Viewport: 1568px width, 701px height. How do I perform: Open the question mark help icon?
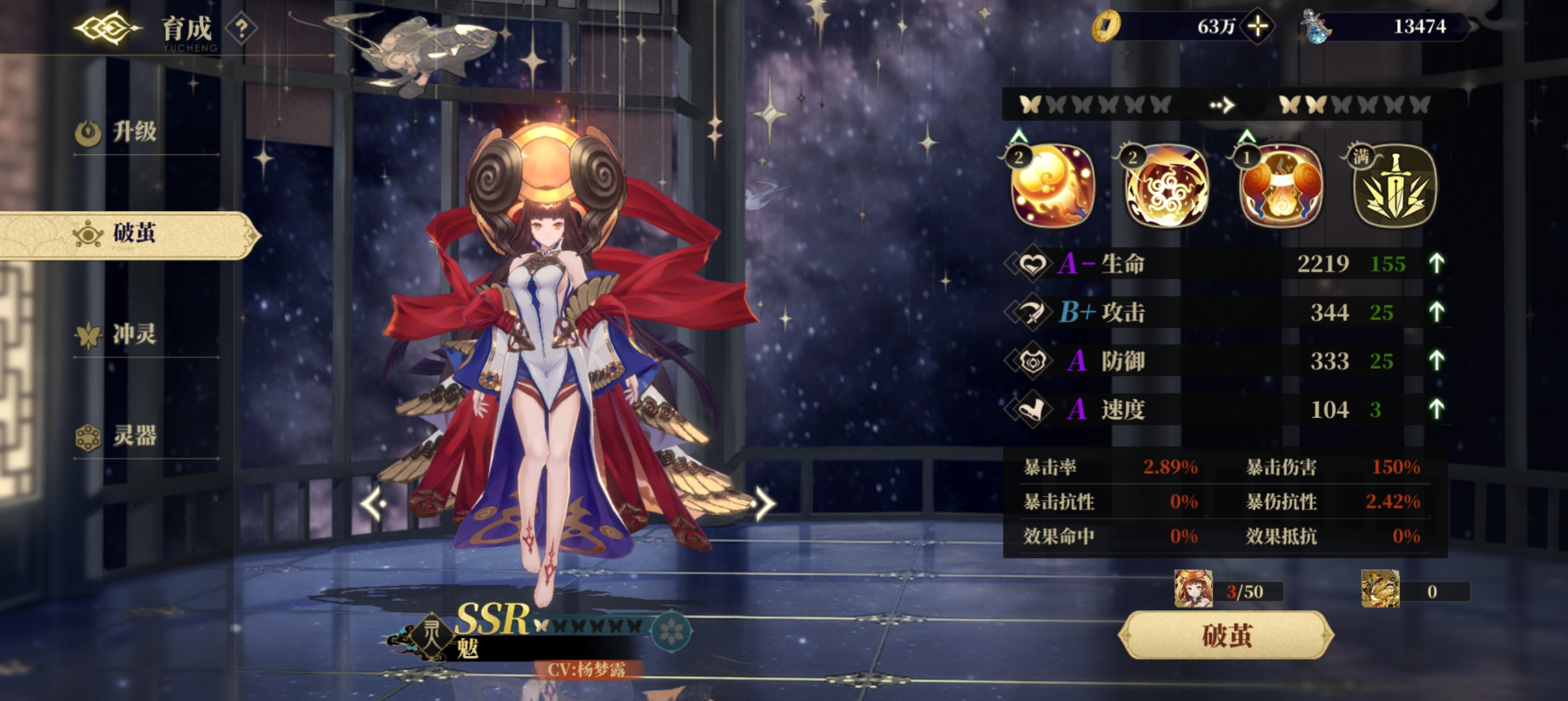[x=242, y=28]
